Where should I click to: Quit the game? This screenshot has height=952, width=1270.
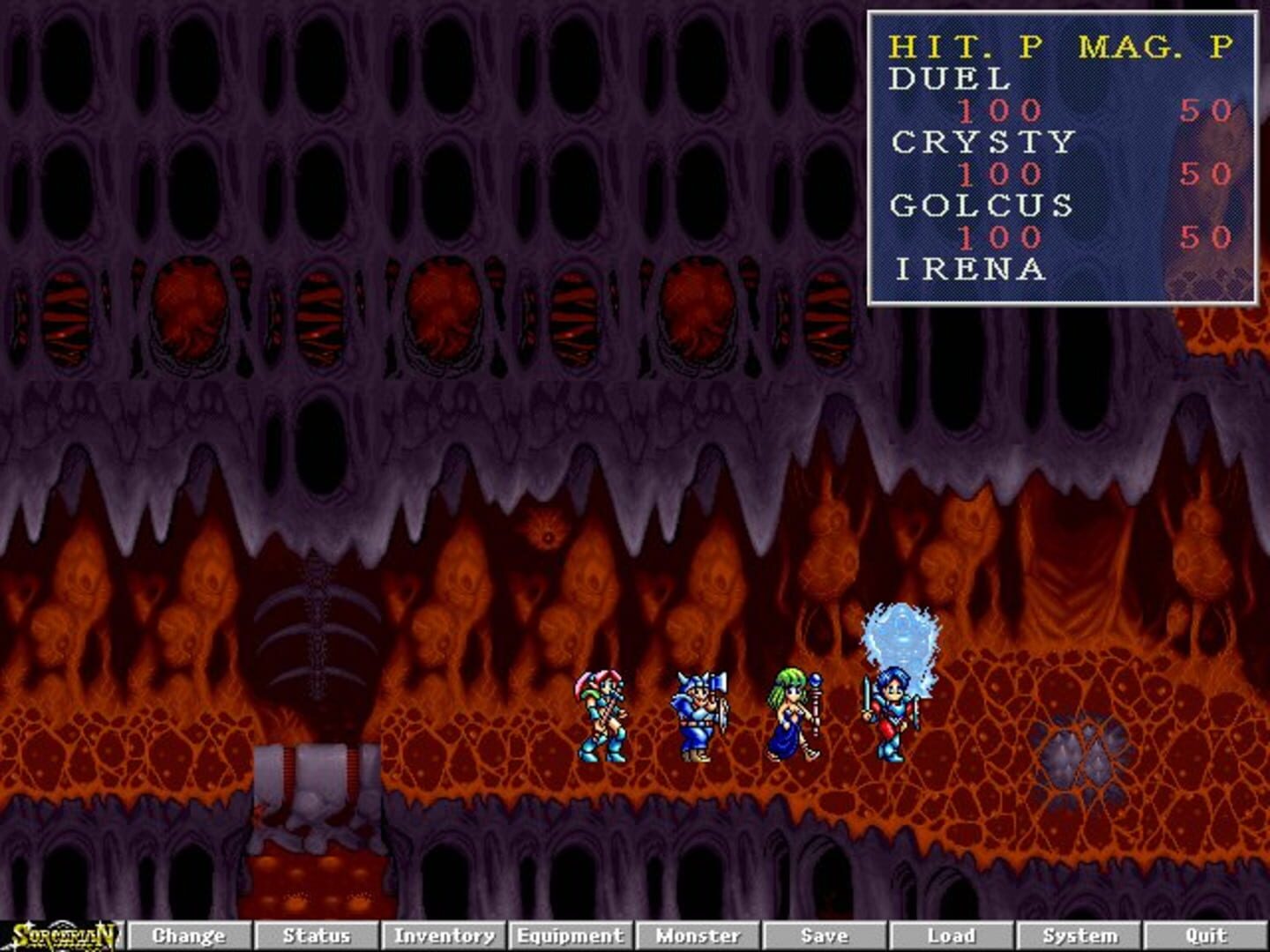[x=1205, y=935]
